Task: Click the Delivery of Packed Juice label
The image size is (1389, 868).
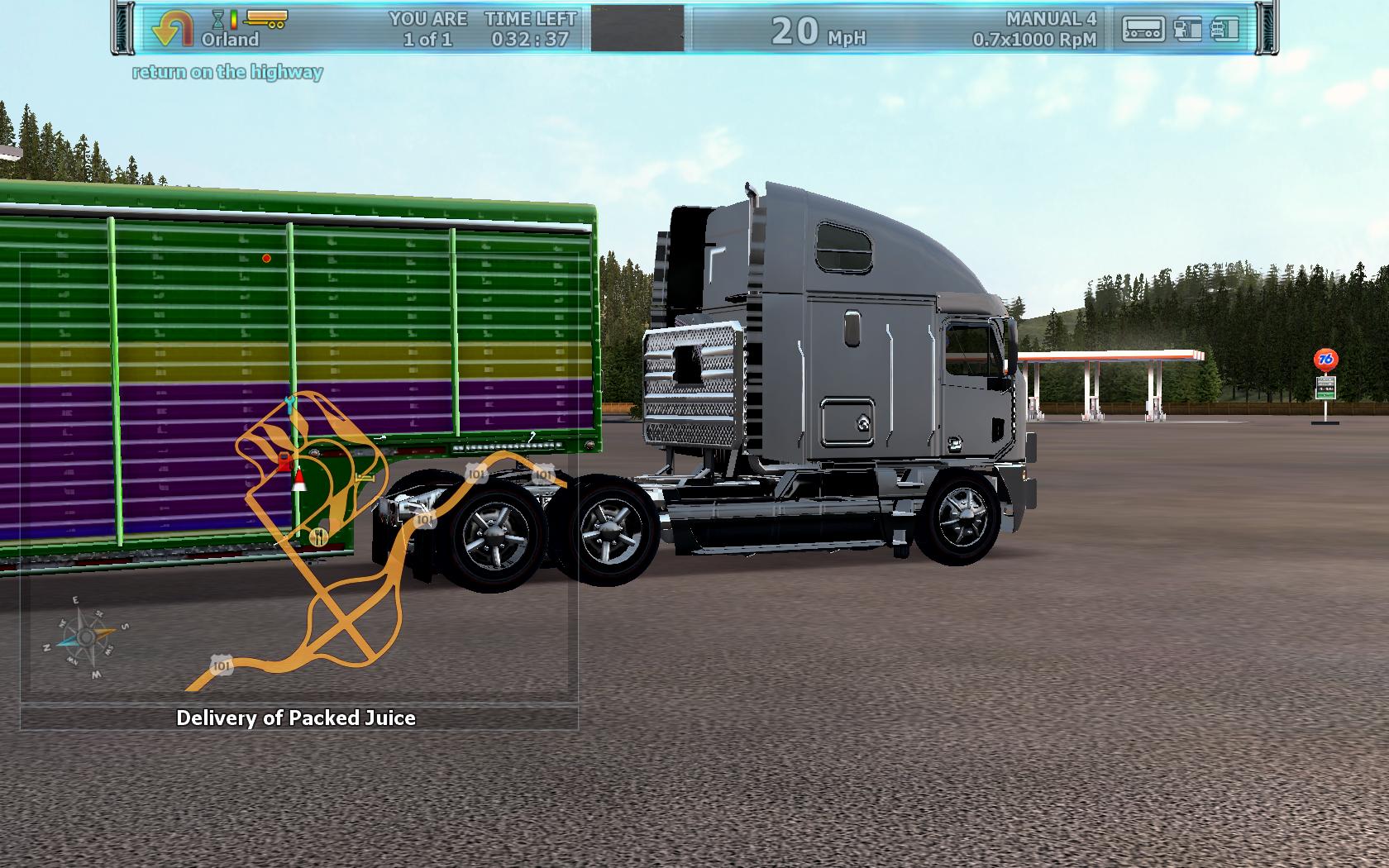Action: [296, 718]
